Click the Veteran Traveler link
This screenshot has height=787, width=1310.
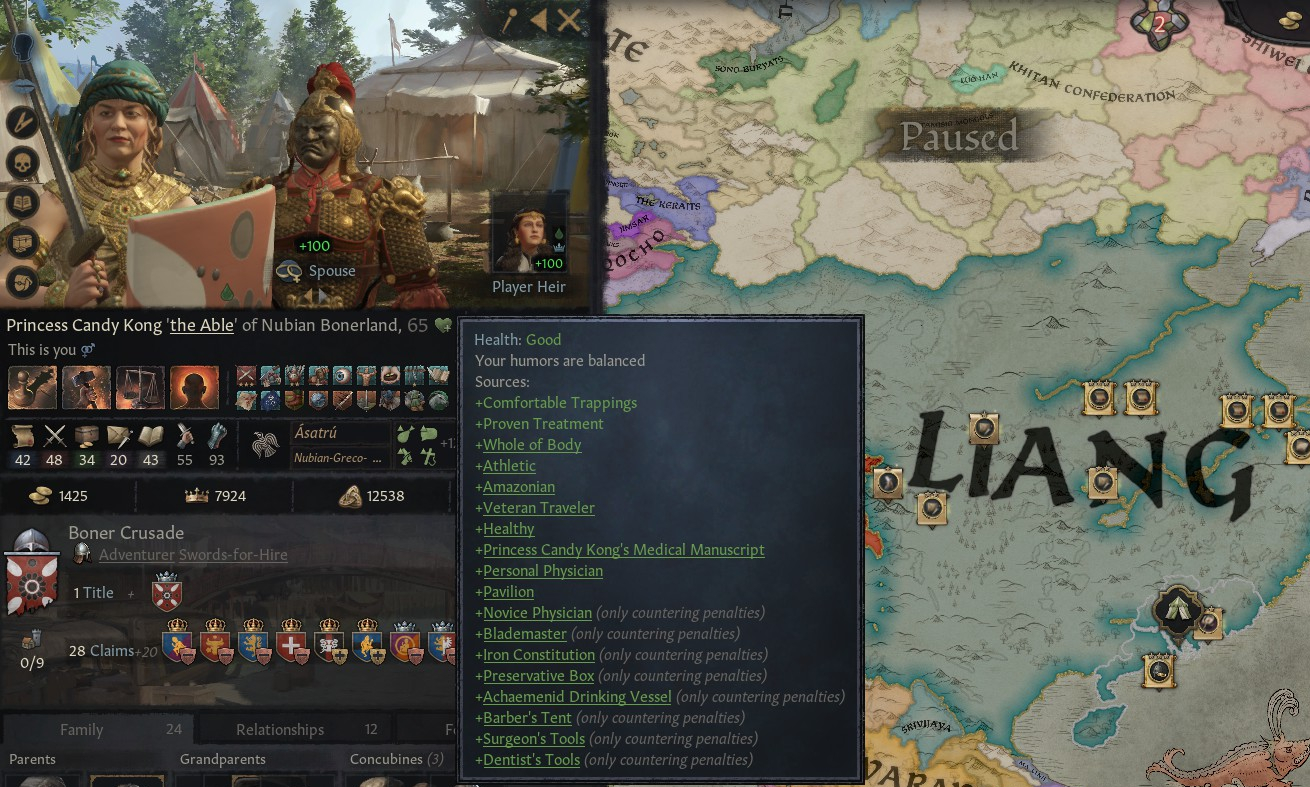pyautogui.click(x=538, y=508)
